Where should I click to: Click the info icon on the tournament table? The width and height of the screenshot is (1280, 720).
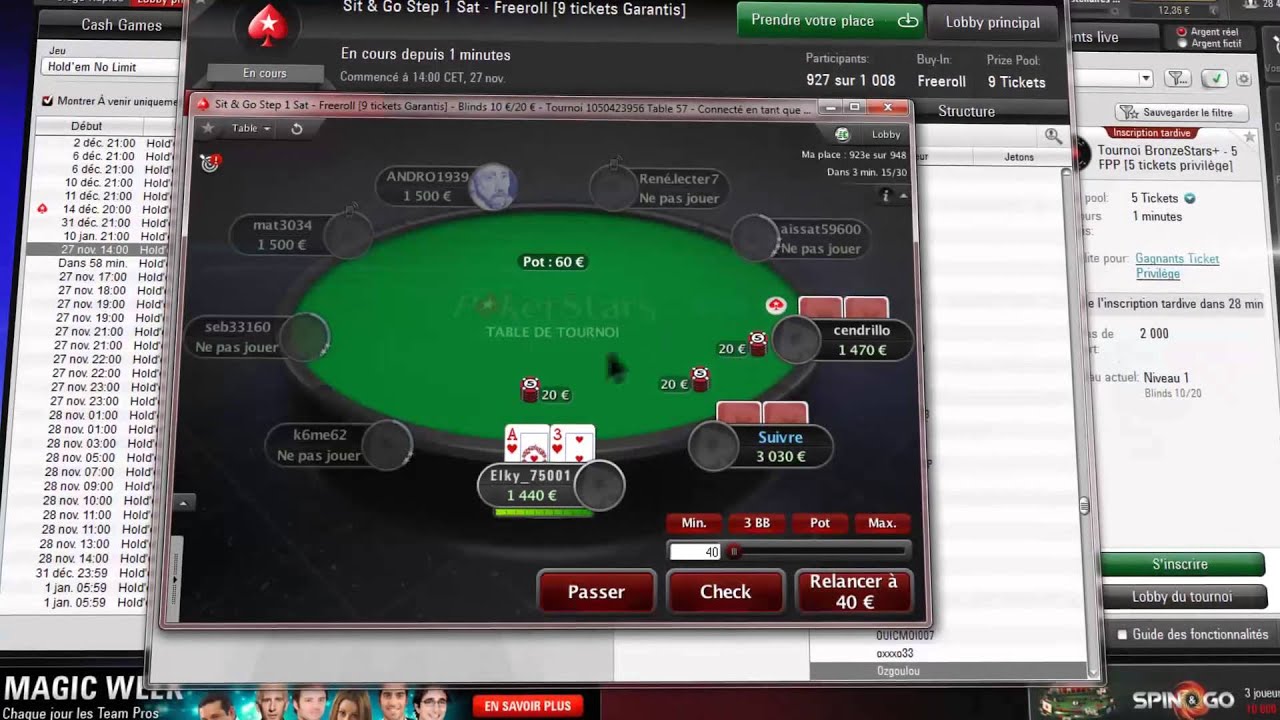[x=887, y=196]
